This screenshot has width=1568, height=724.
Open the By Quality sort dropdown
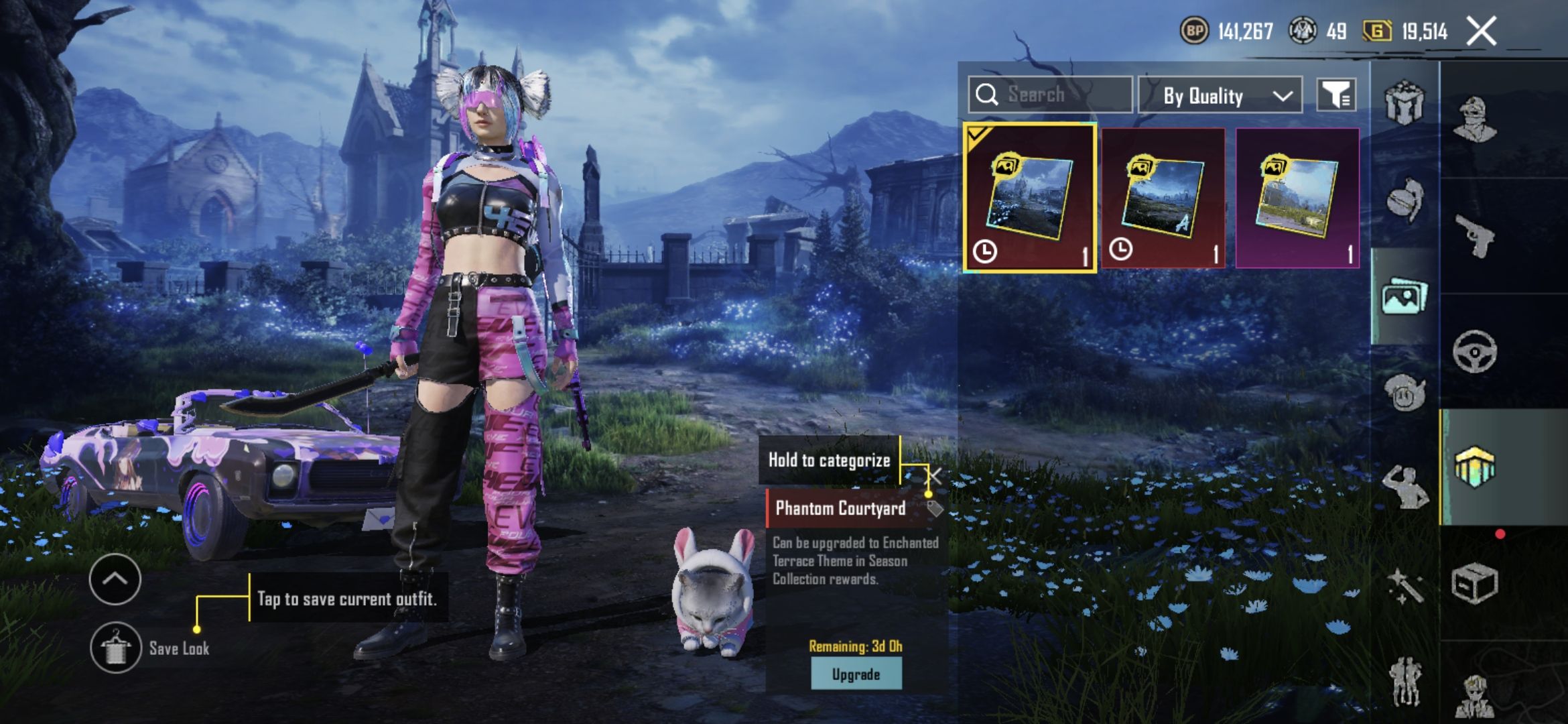[x=1220, y=96]
